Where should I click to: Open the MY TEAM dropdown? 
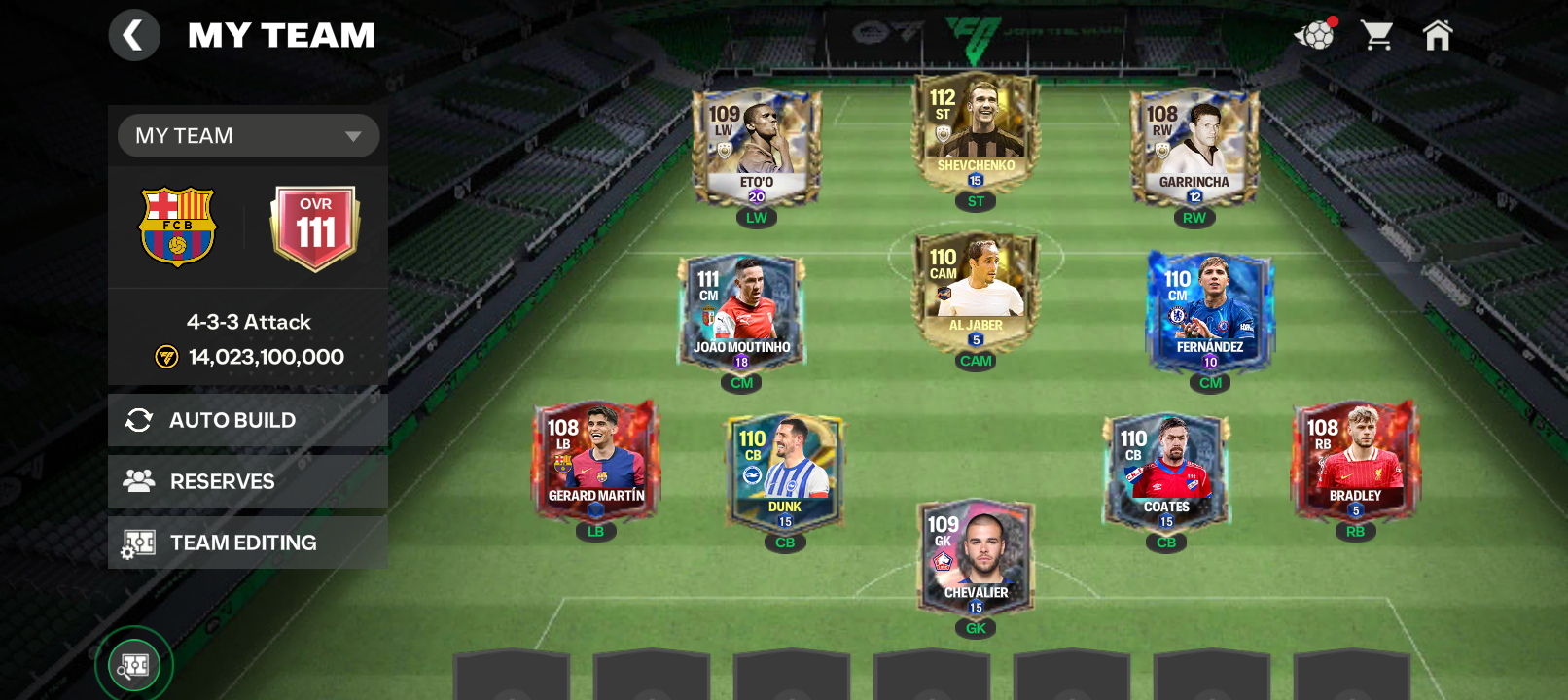(248, 136)
